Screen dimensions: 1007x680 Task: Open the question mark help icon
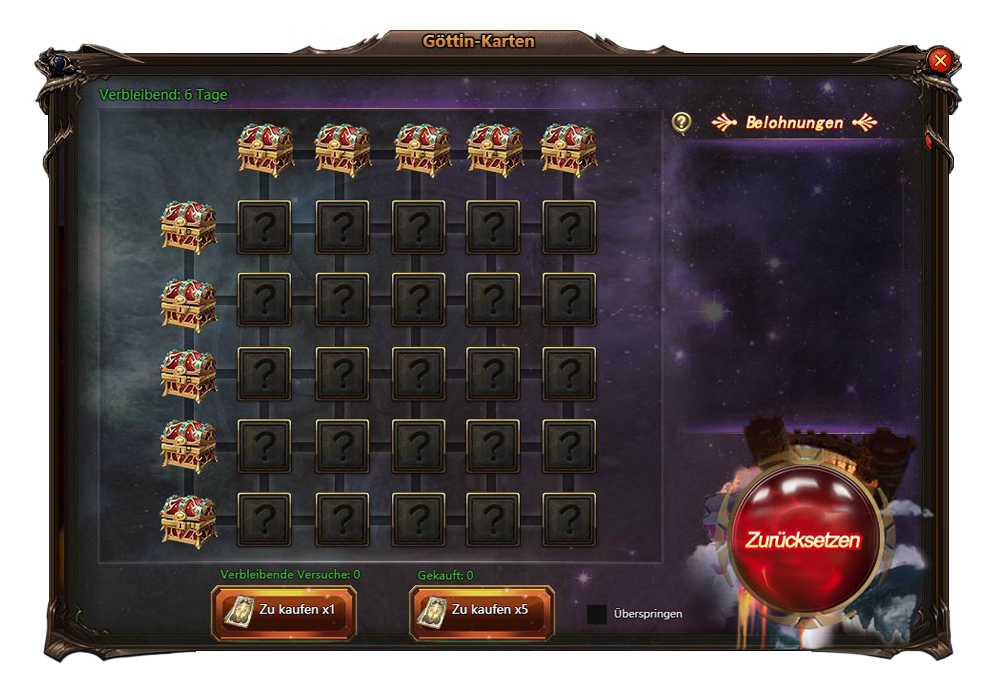click(681, 122)
